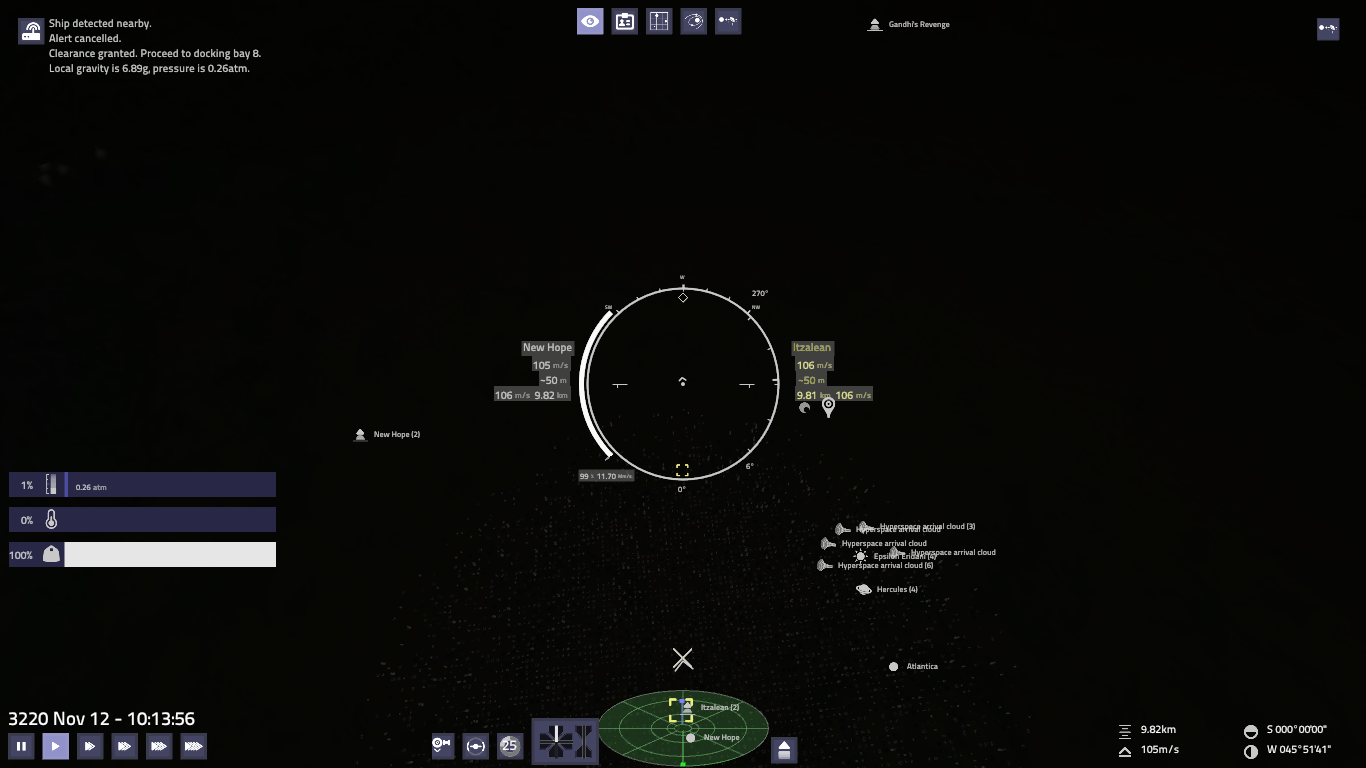Resume play at normal speed

pyautogui.click(x=55, y=746)
